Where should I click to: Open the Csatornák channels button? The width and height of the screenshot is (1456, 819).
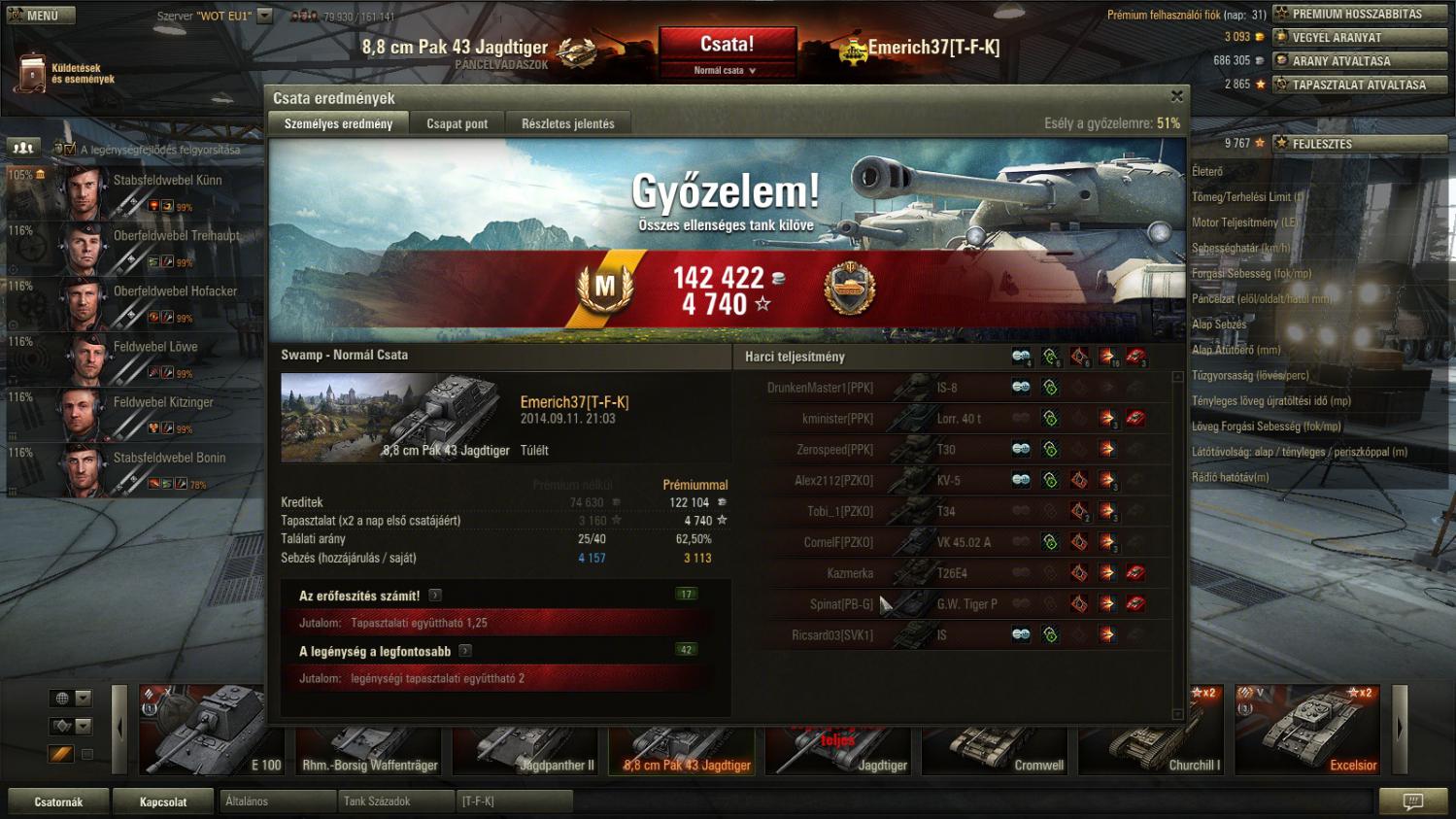click(58, 802)
